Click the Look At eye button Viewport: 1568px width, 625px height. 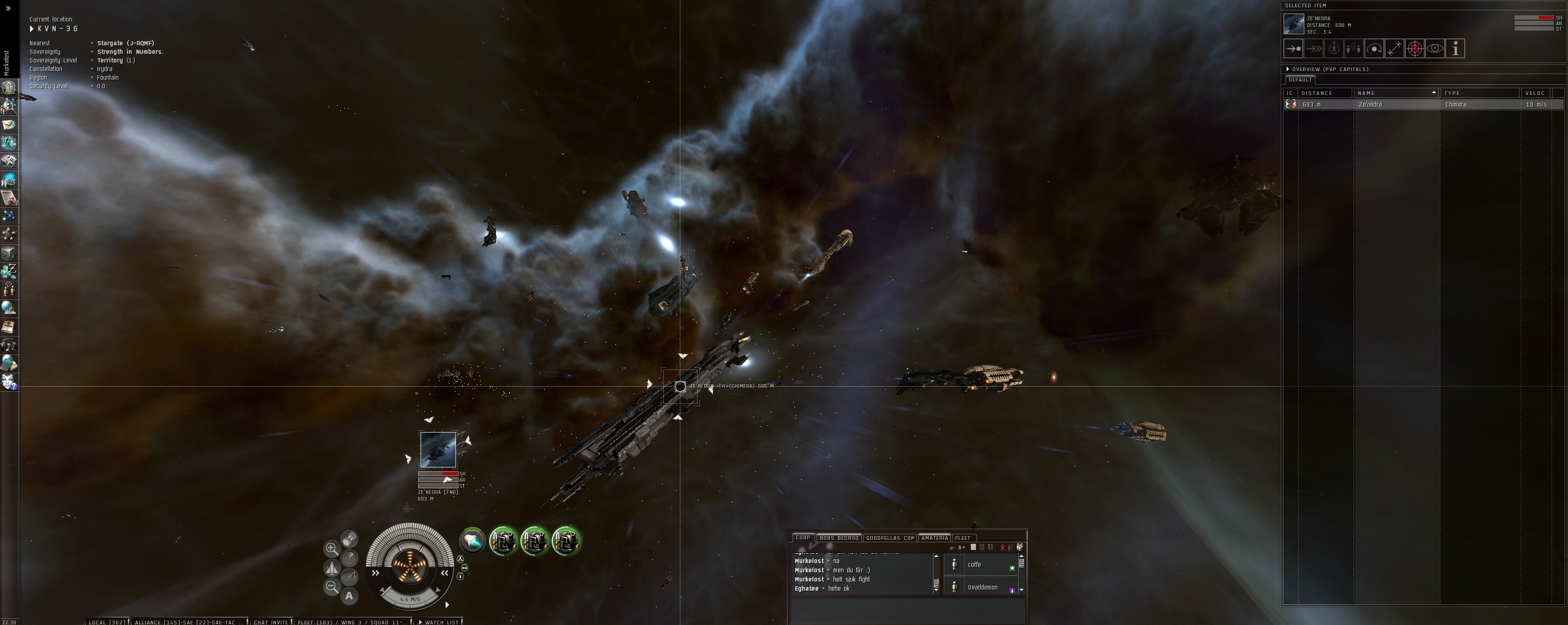pos(1434,49)
